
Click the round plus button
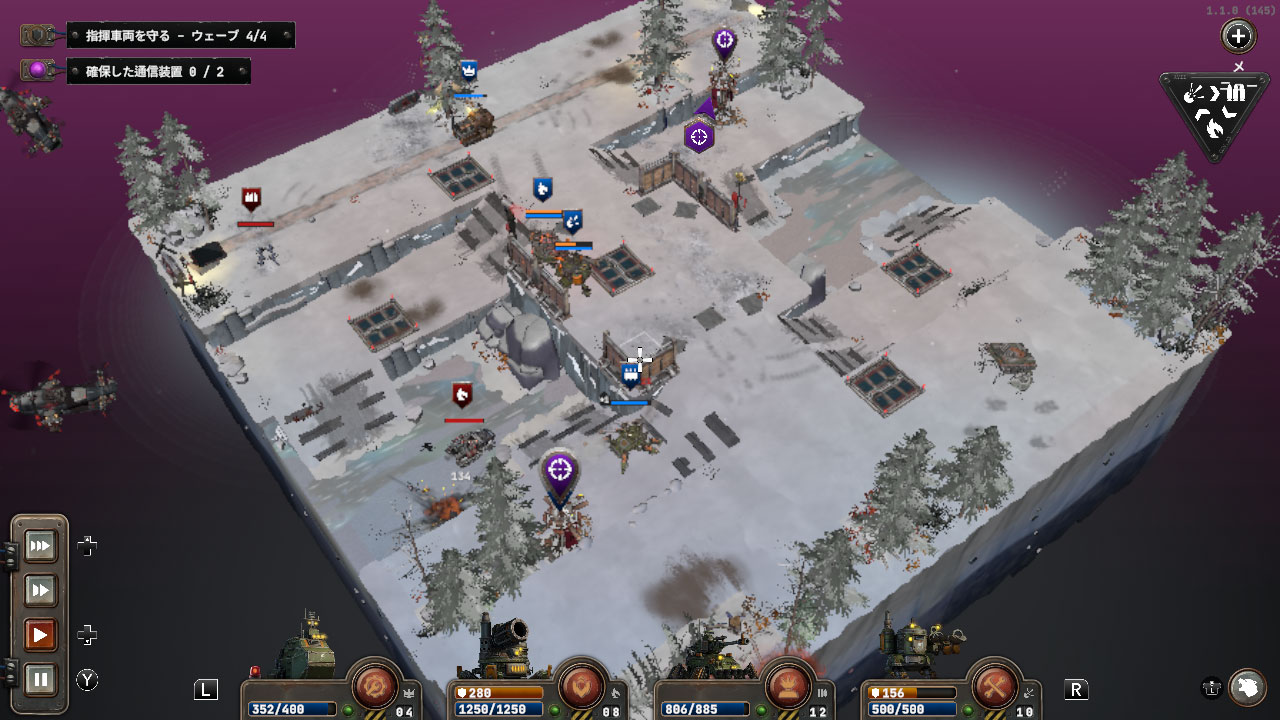(x=1238, y=37)
